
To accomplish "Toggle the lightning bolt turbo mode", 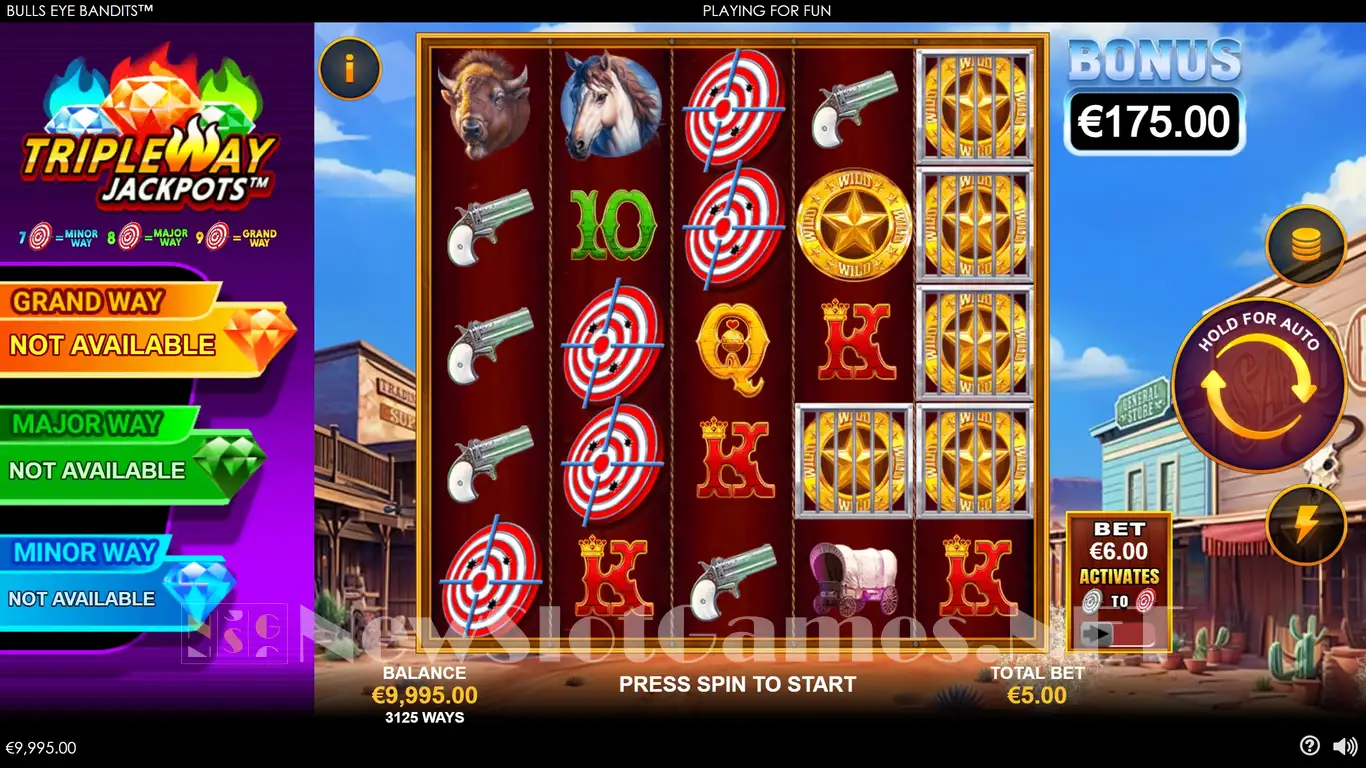I will point(1305,525).
